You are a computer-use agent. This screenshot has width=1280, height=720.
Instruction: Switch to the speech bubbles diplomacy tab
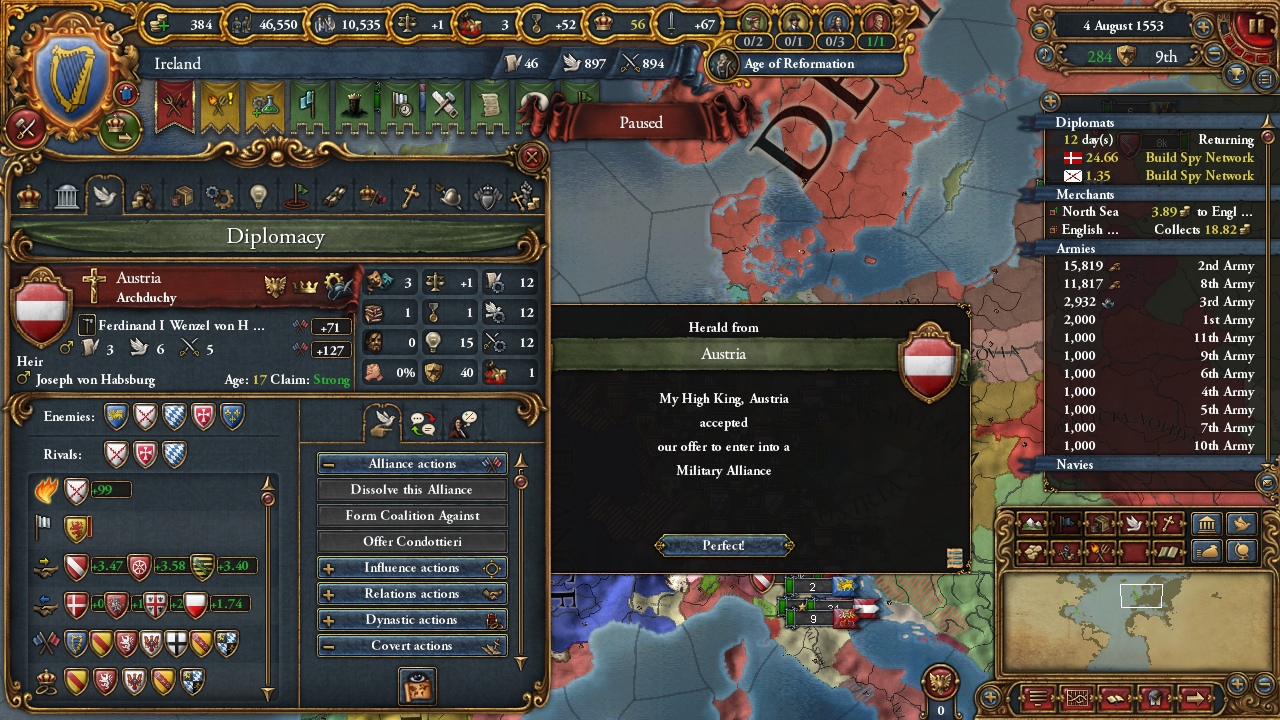(x=423, y=425)
